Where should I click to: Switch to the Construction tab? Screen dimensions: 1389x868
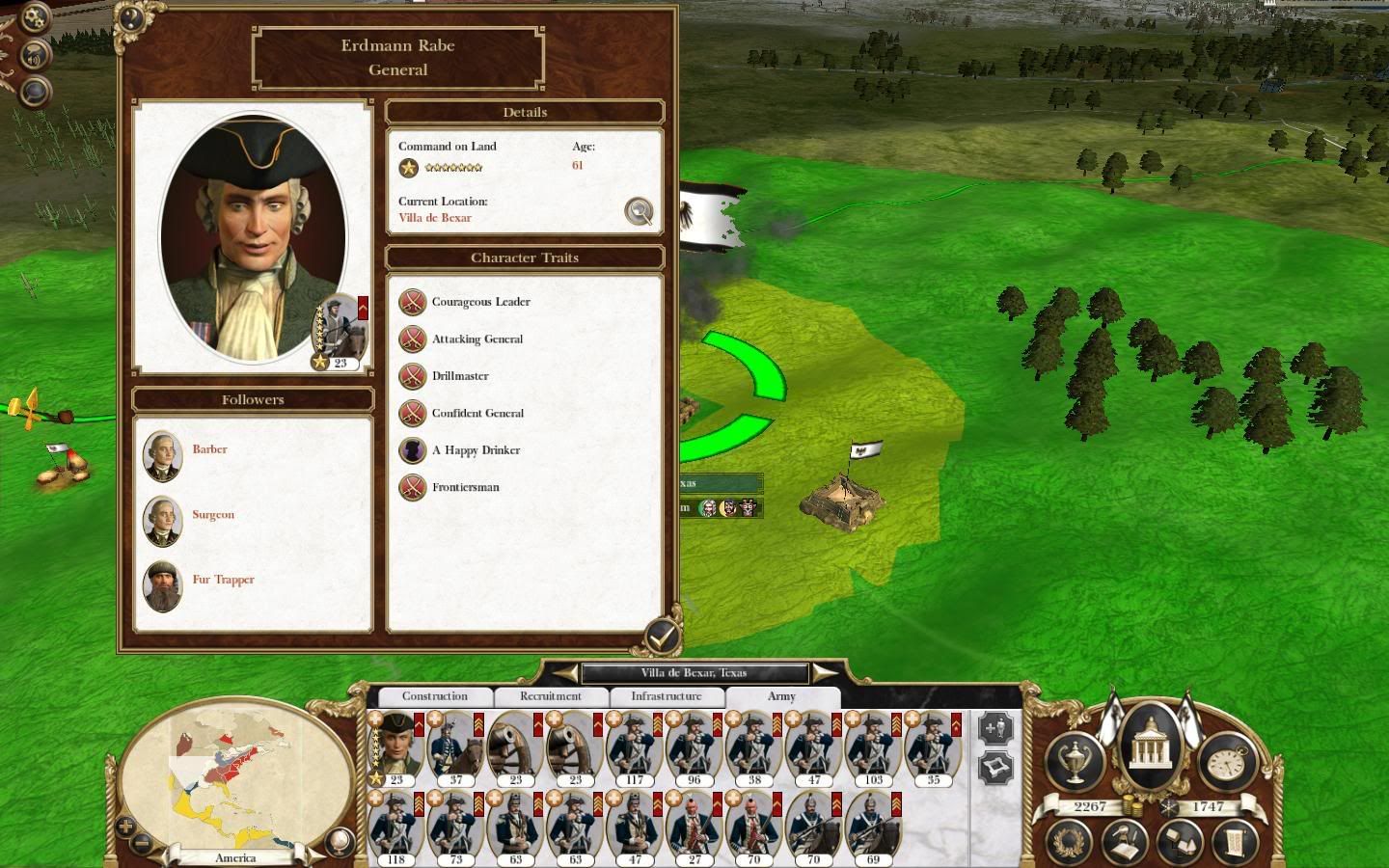pyautogui.click(x=434, y=696)
